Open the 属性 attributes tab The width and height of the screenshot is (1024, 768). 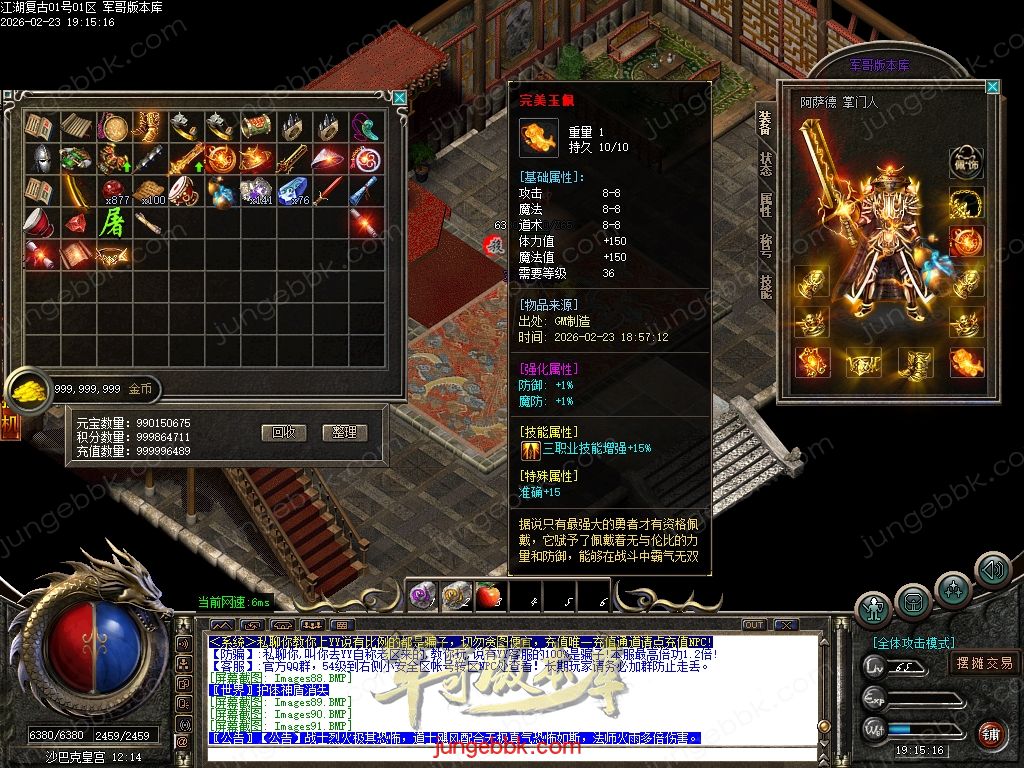[765, 205]
